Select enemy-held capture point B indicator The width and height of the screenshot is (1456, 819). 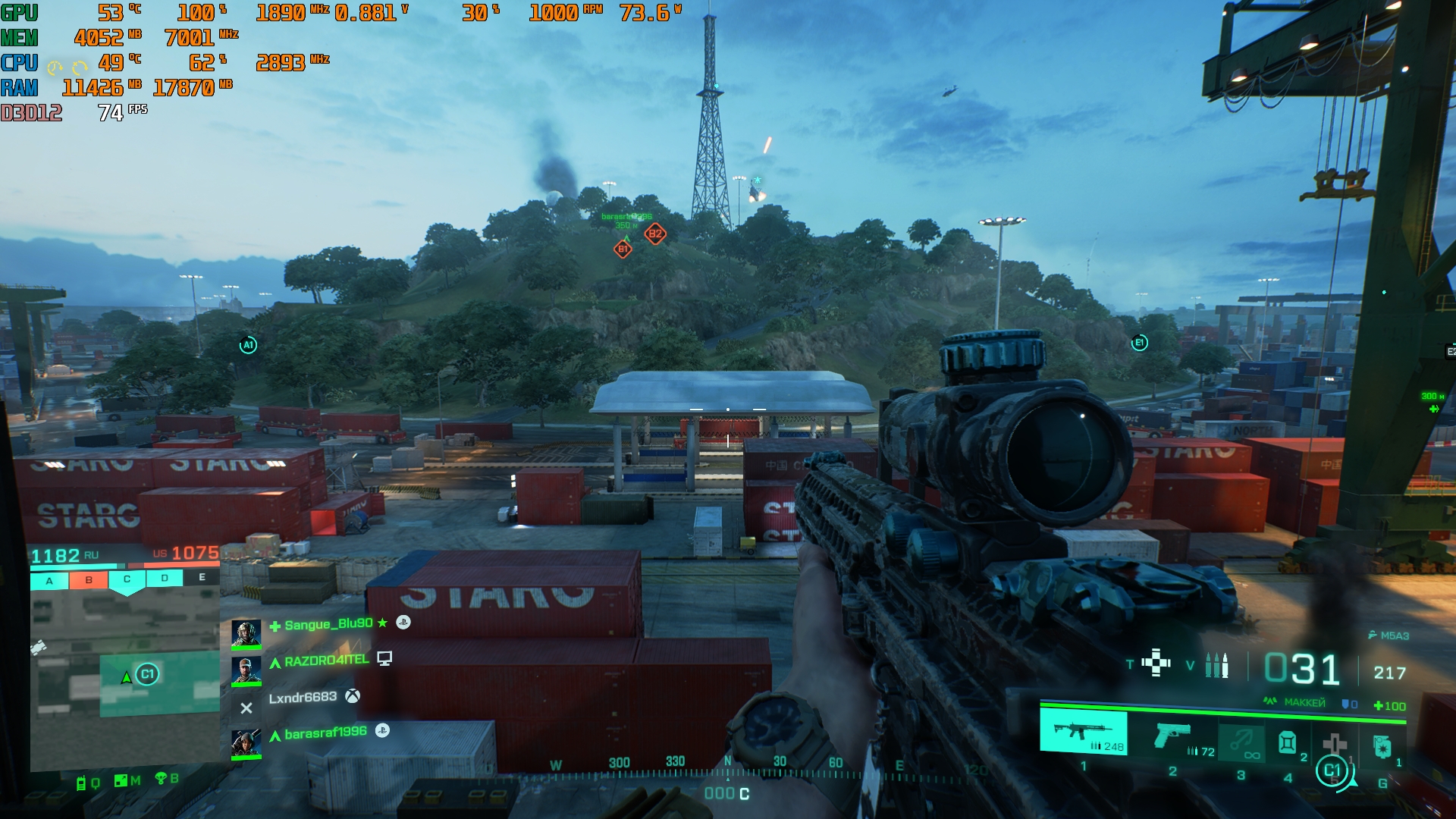(89, 580)
